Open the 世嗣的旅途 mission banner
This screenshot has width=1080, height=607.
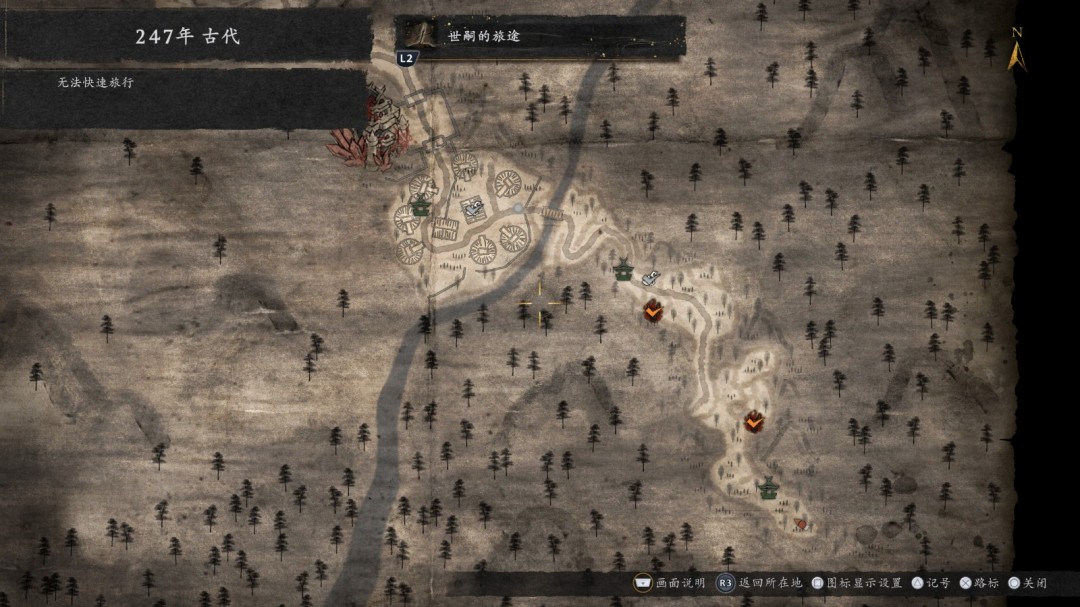pyautogui.click(x=540, y=37)
